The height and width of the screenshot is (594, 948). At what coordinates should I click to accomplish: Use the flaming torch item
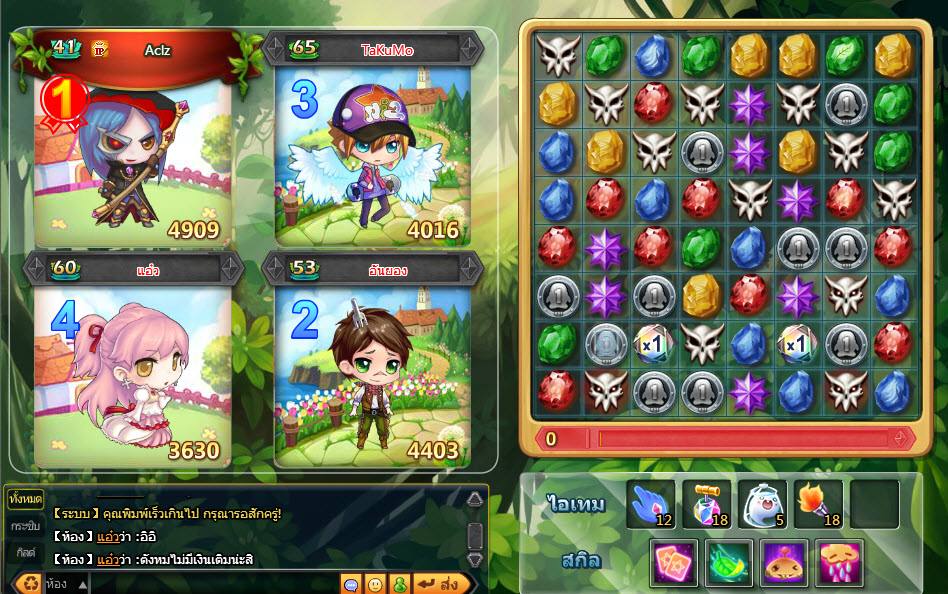point(818,504)
